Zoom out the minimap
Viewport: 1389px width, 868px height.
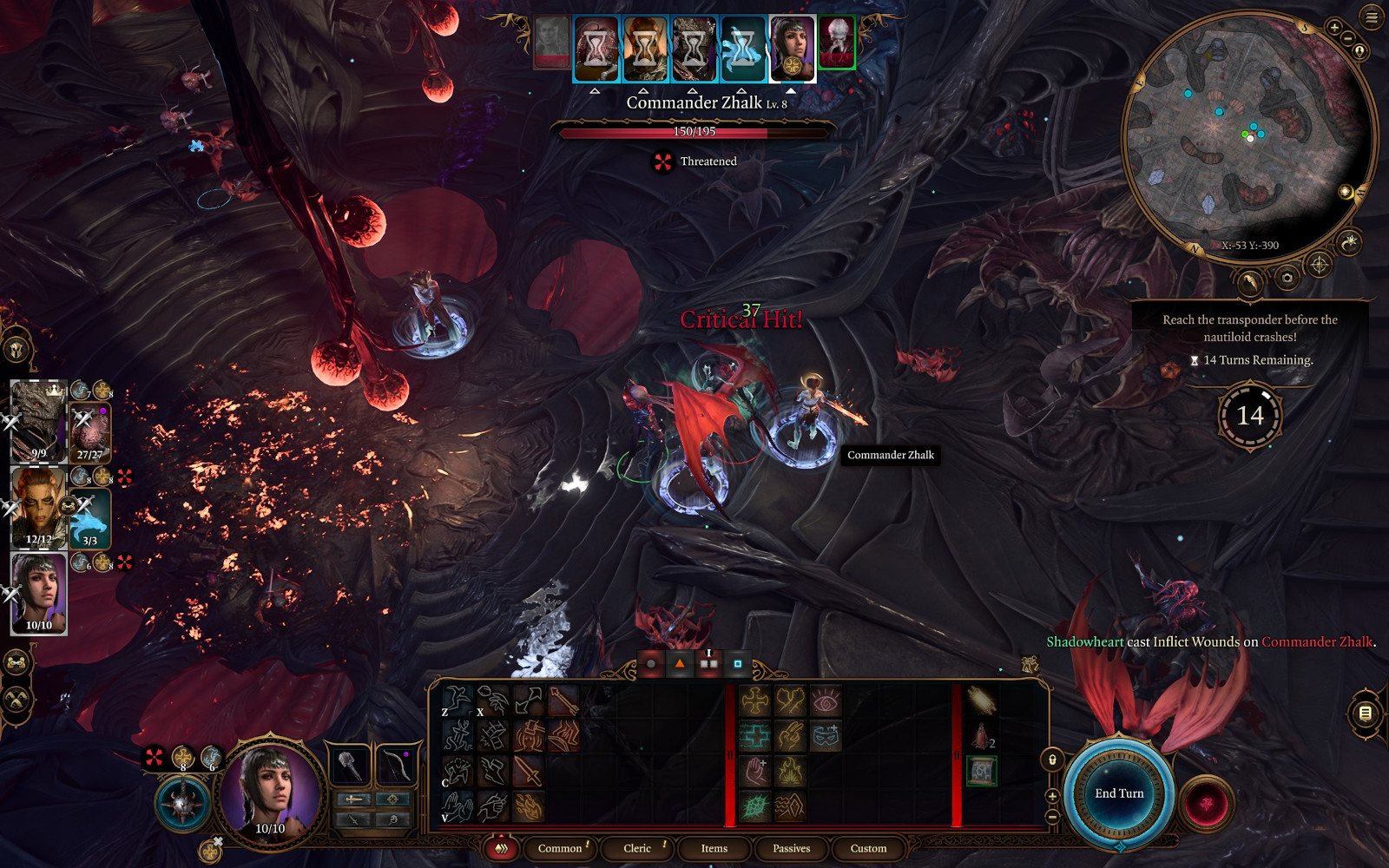(1347, 39)
